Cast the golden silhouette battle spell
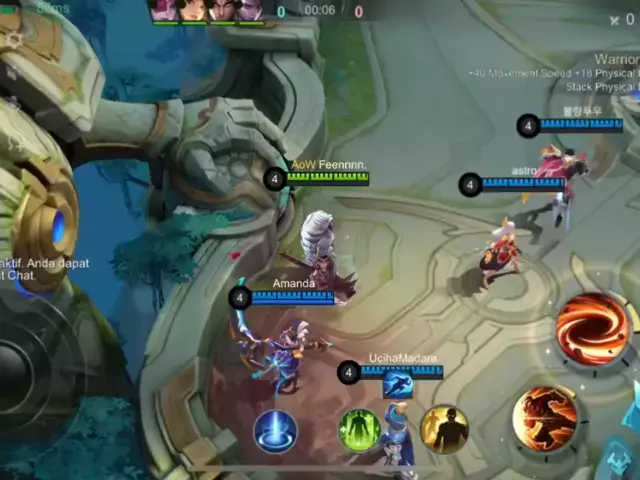This screenshot has height=480, width=640. [445, 429]
